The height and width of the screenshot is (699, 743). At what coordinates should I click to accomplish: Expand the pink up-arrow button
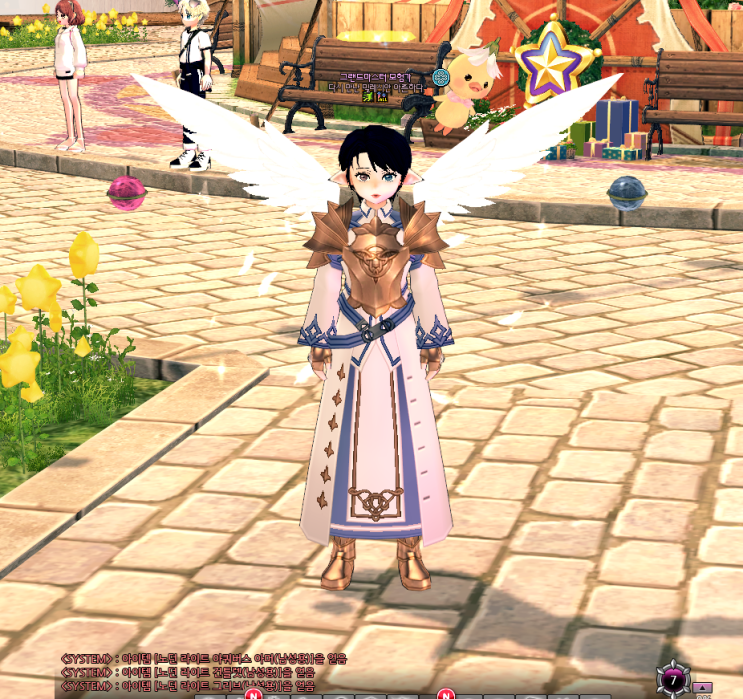(702, 687)
